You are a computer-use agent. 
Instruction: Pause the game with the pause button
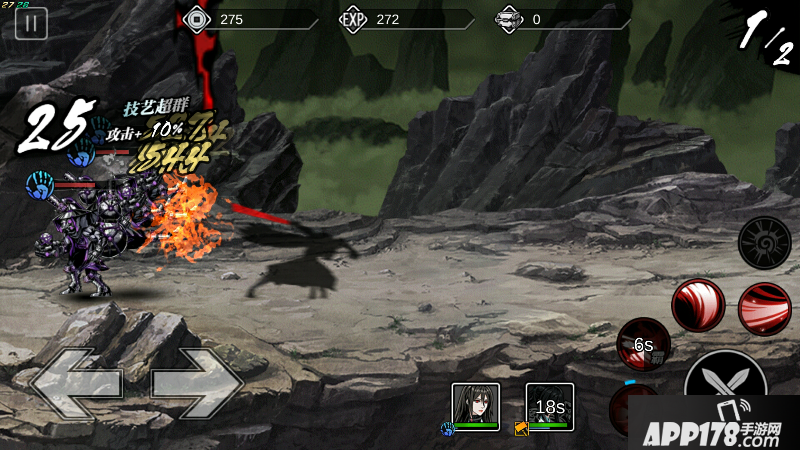click(31, 24)
